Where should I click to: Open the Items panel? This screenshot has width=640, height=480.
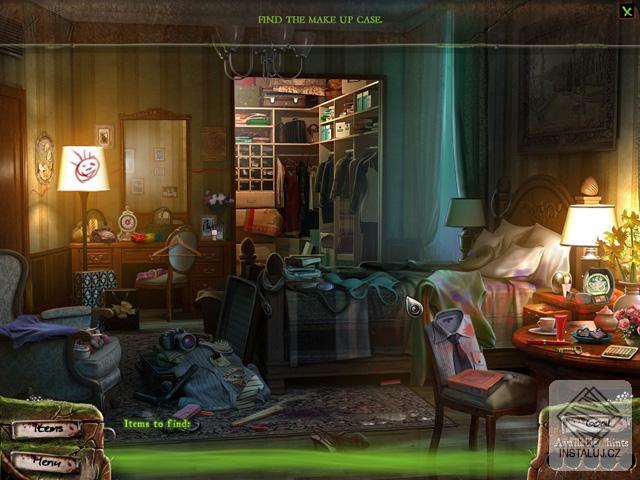45,429
